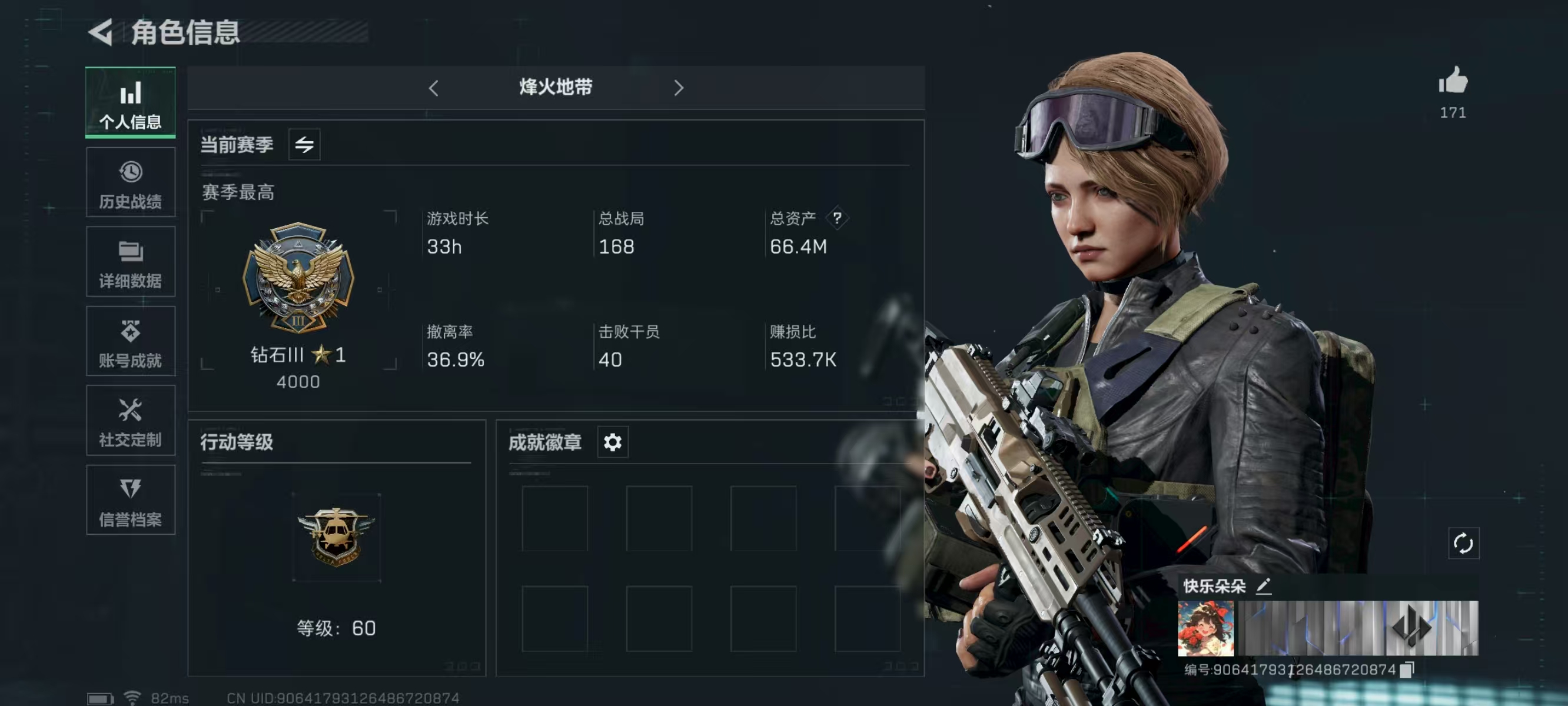The width and height of the screenshot is (1568, 706).
Task: Open the 历史战绩 tab
Action: coord(130,182)
